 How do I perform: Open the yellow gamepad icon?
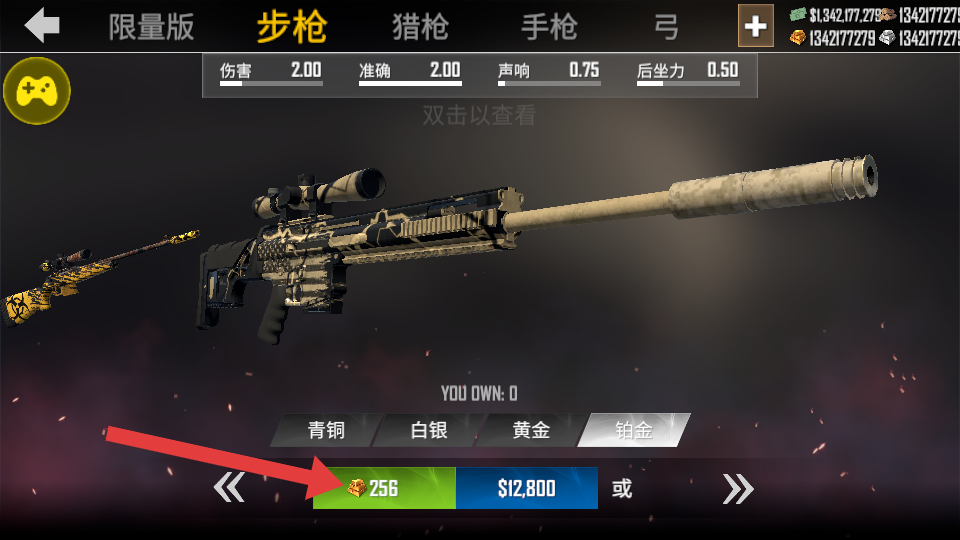click(x=37, y=92)
